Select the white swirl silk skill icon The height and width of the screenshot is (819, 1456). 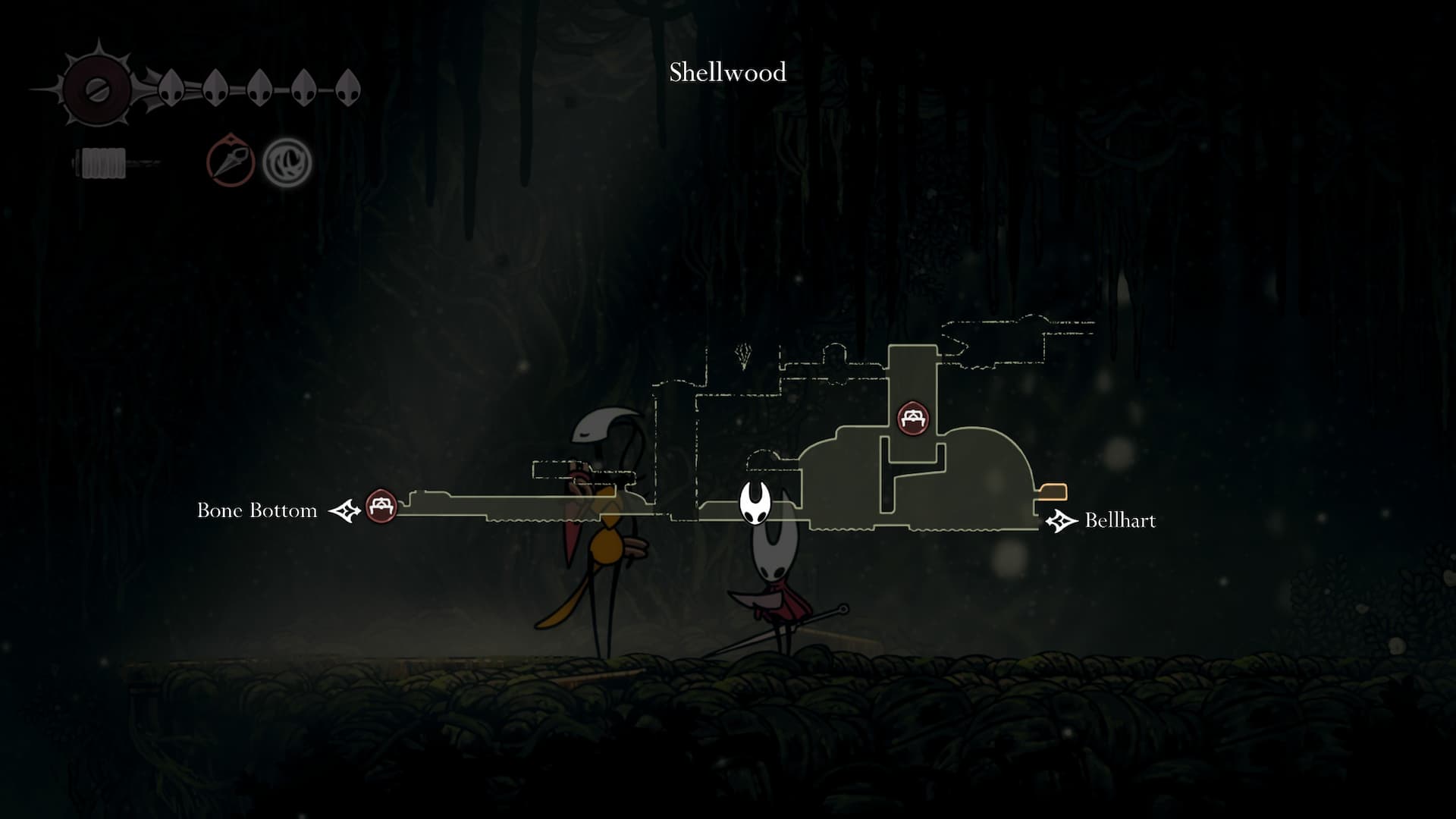pyautogui.click(x=287, y=162)
